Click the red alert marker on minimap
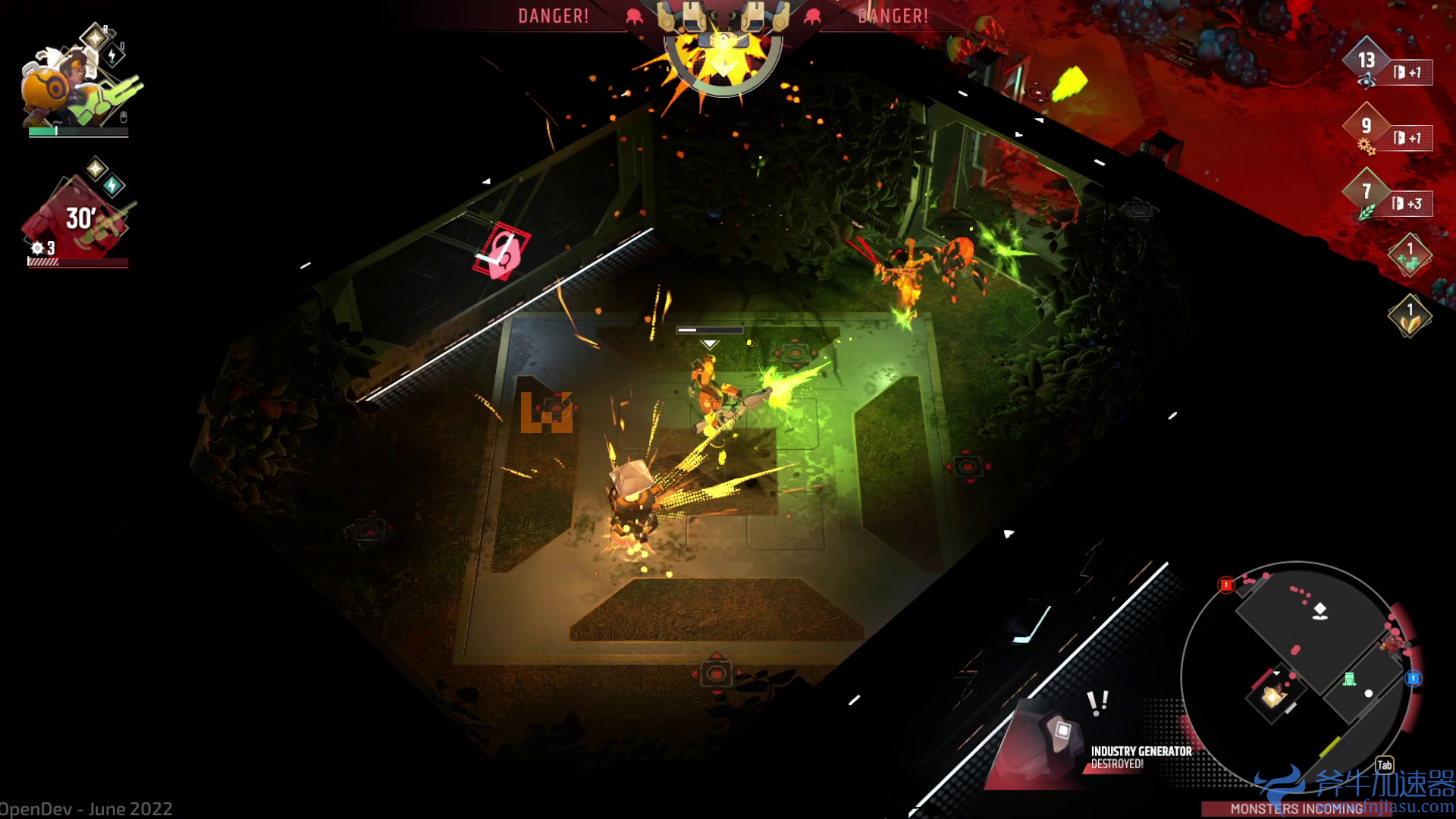Viewport: 1456px width, 819px height. (x=1226, y=585)
